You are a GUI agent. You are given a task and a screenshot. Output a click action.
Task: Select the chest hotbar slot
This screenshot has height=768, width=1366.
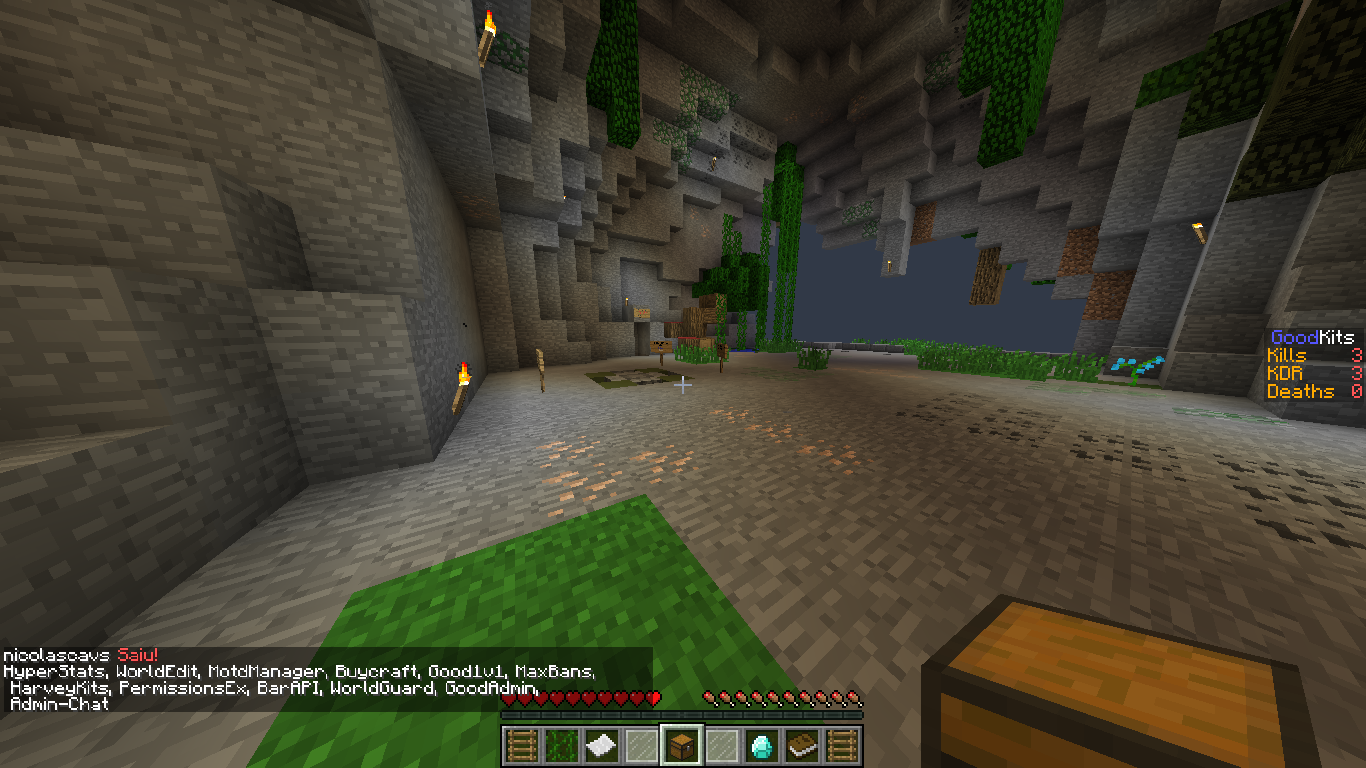pos(681,744)
